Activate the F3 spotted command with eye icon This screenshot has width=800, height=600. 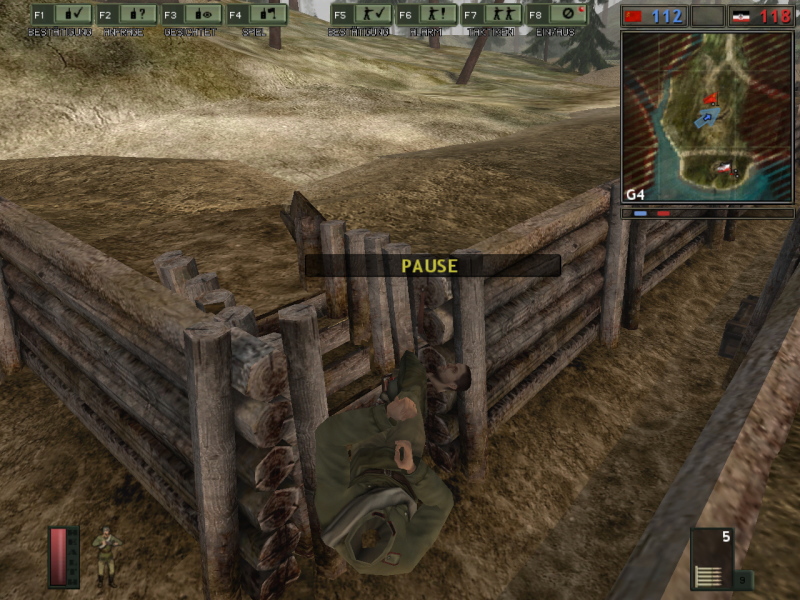[x=192, y=15]
